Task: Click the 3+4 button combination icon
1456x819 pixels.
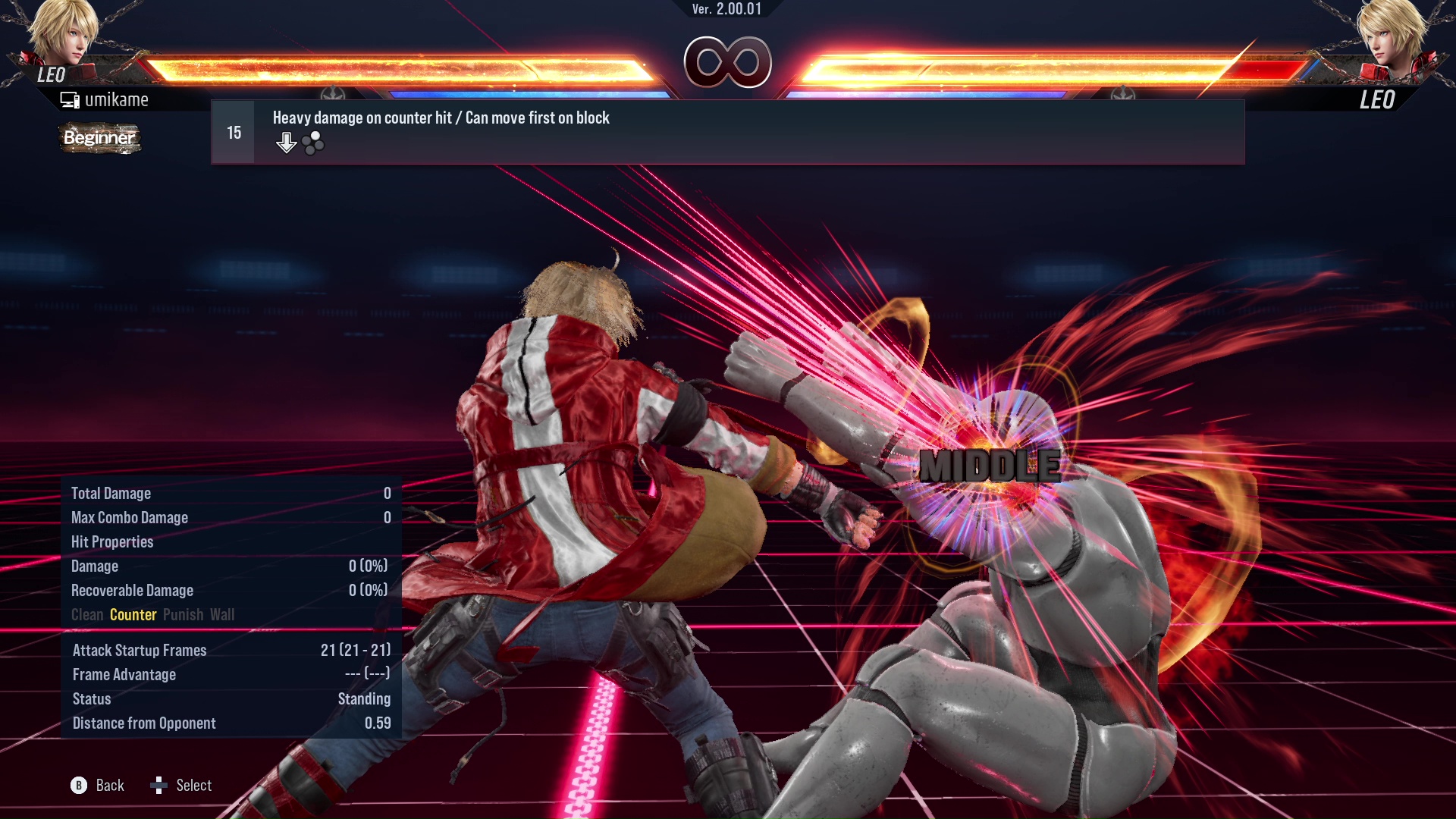Action: tap(312, 143)
